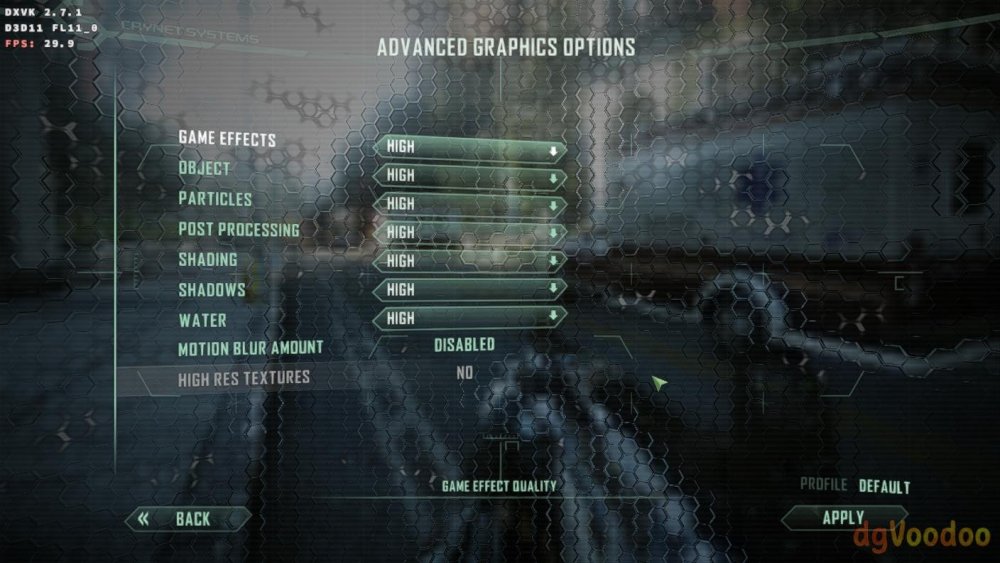Toggle the High Res Textures option
The image size is (1000, 563).
[464, 373]
